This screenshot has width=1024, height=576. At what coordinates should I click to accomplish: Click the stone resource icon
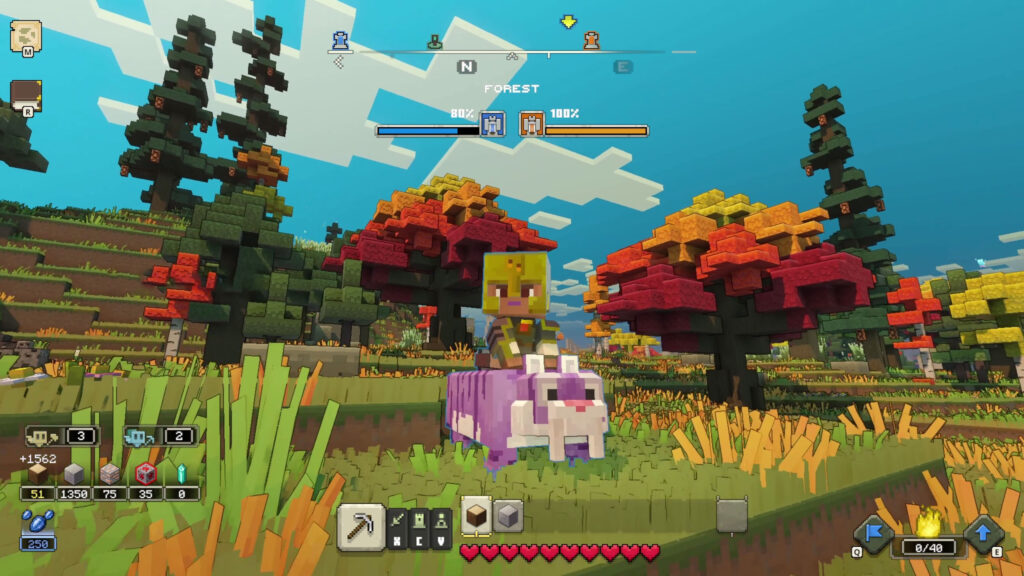(74, 474)
